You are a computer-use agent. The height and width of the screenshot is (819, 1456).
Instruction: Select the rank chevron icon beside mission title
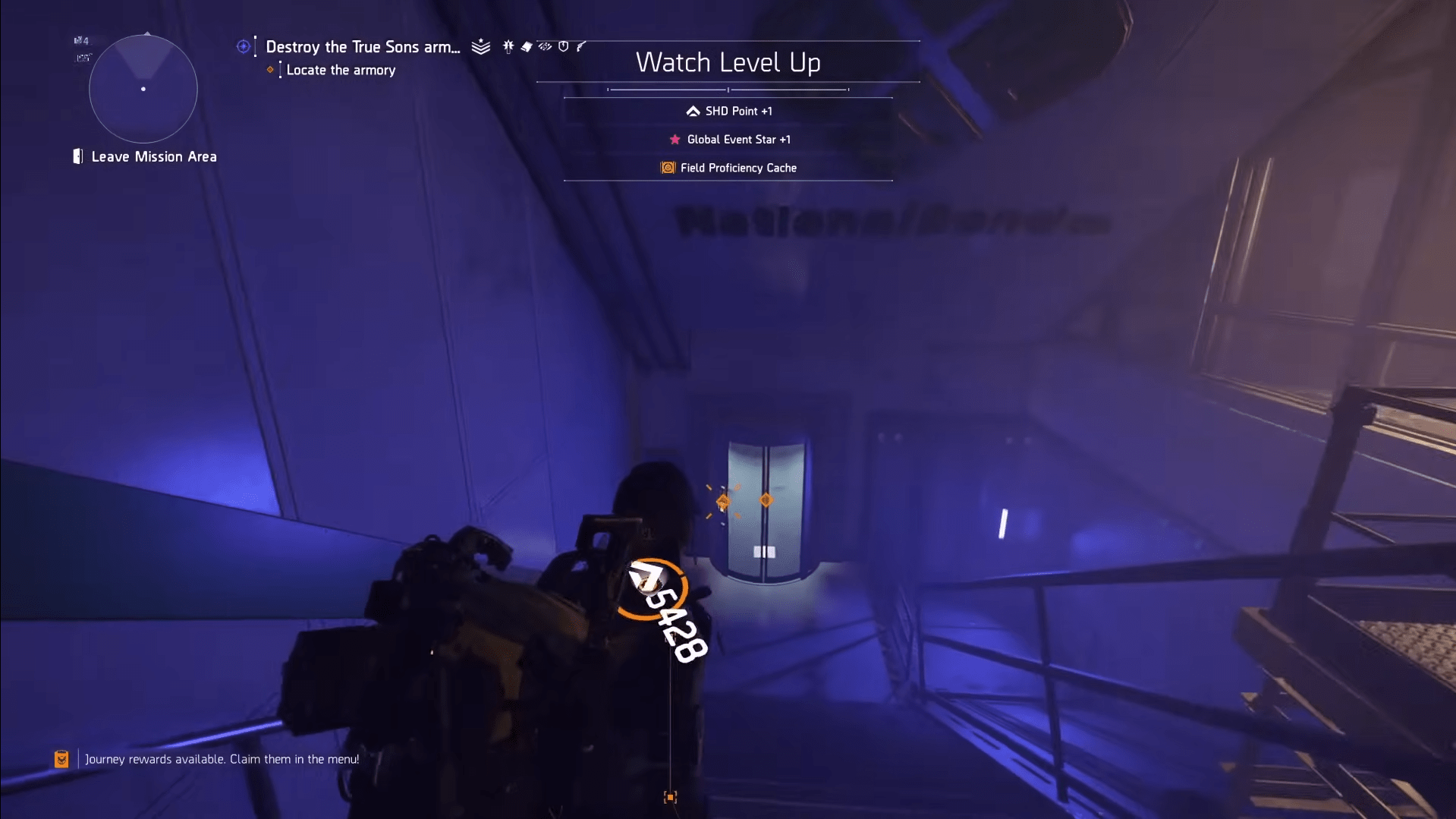(x=480, y=46)
